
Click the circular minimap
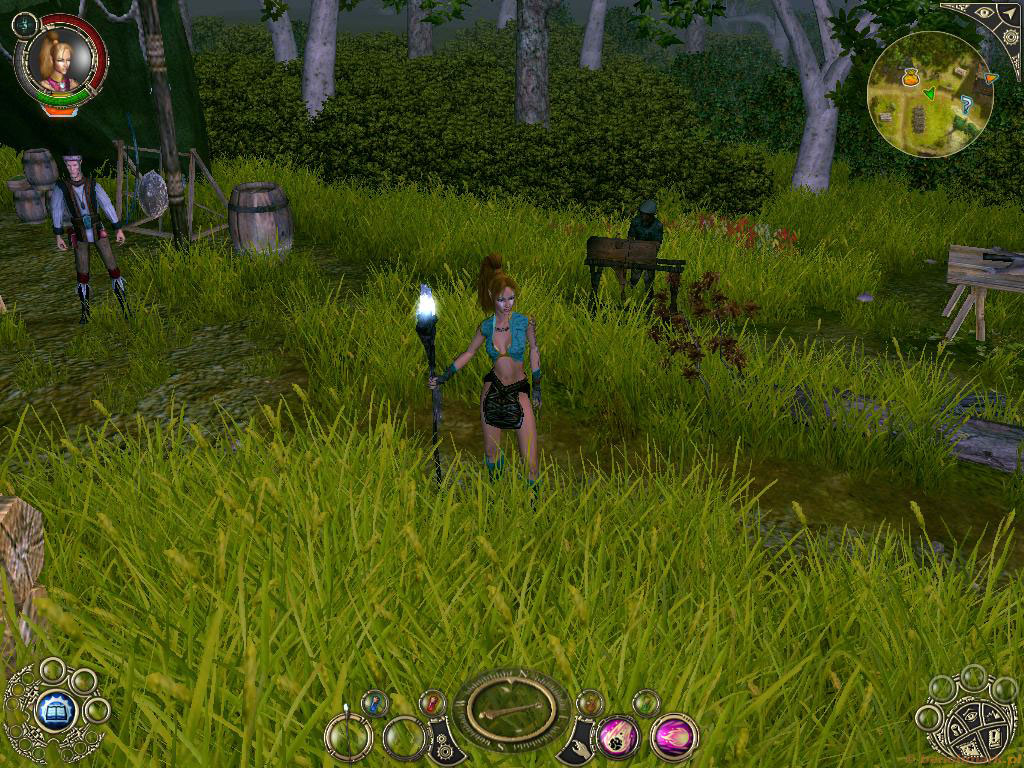(x=930, y=94)
